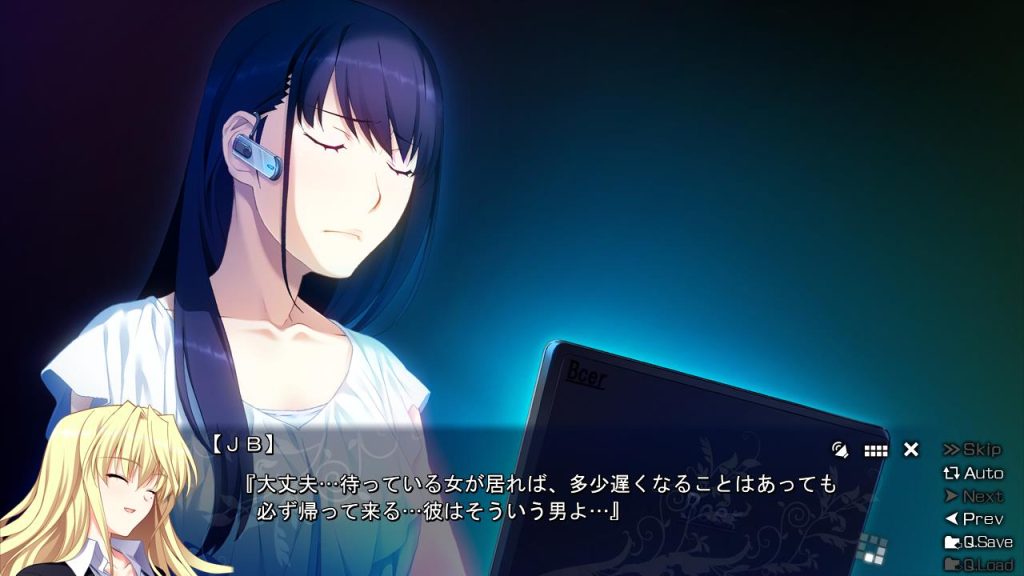The width and height of the screenshot is (1024, 576).
Task: Hide the text window with X icon
Action: tap(911, 450)
